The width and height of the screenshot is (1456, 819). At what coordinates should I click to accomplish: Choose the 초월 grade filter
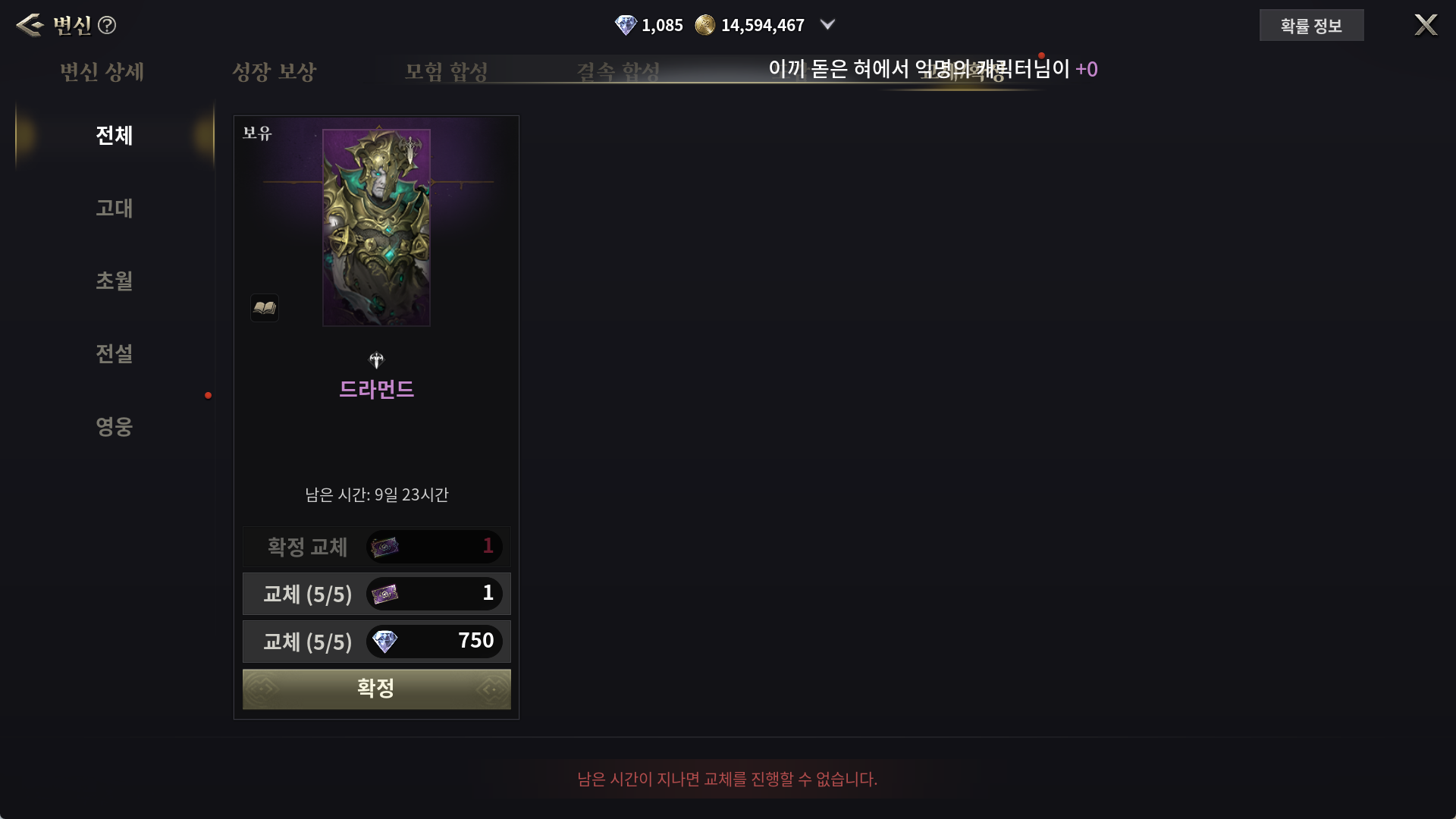click(114, 281)
